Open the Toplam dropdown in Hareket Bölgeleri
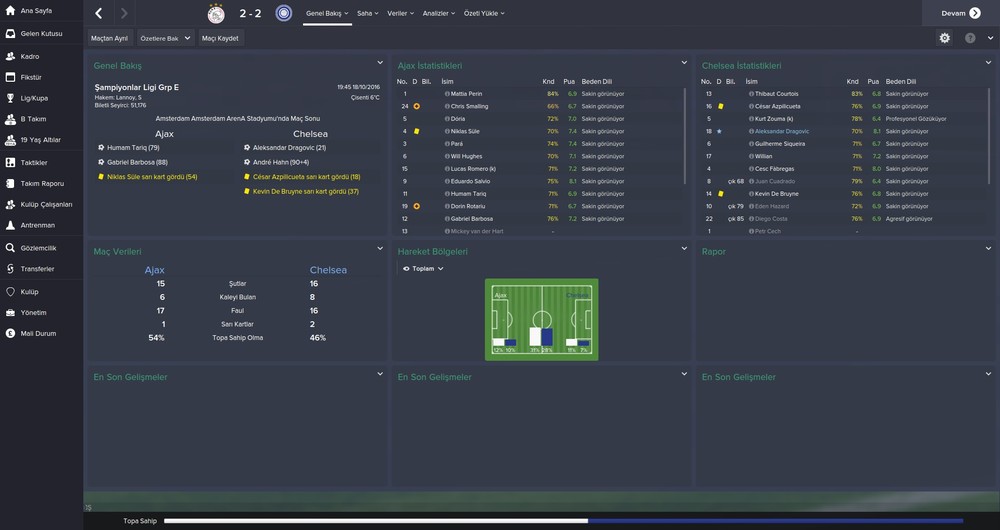 tap(422, 268)
